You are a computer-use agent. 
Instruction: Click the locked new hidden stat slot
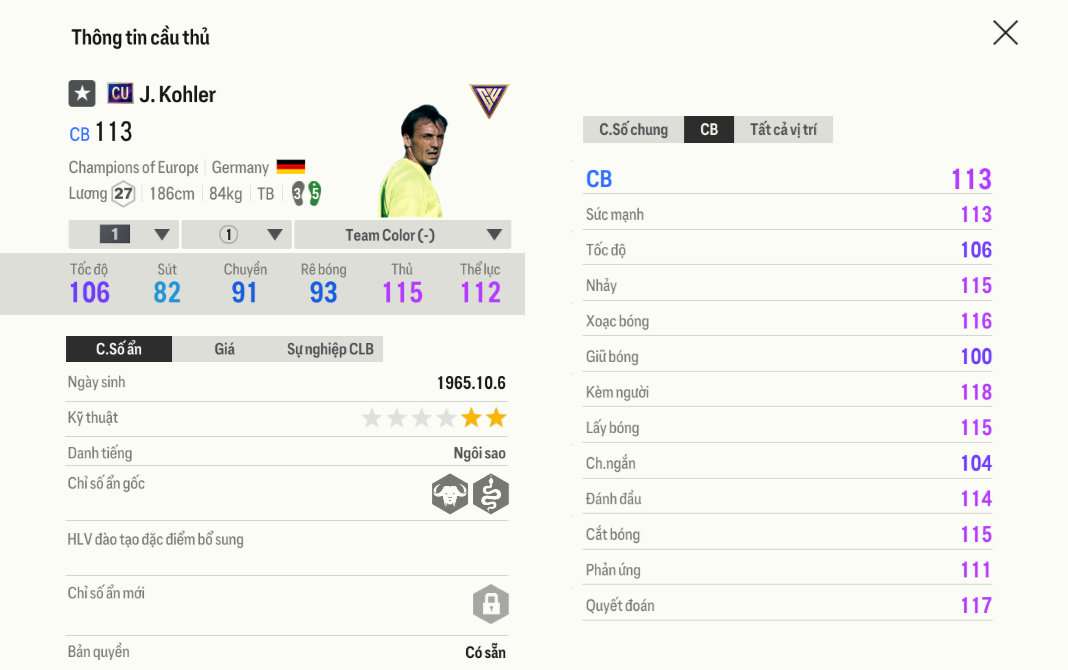point(491,604)
